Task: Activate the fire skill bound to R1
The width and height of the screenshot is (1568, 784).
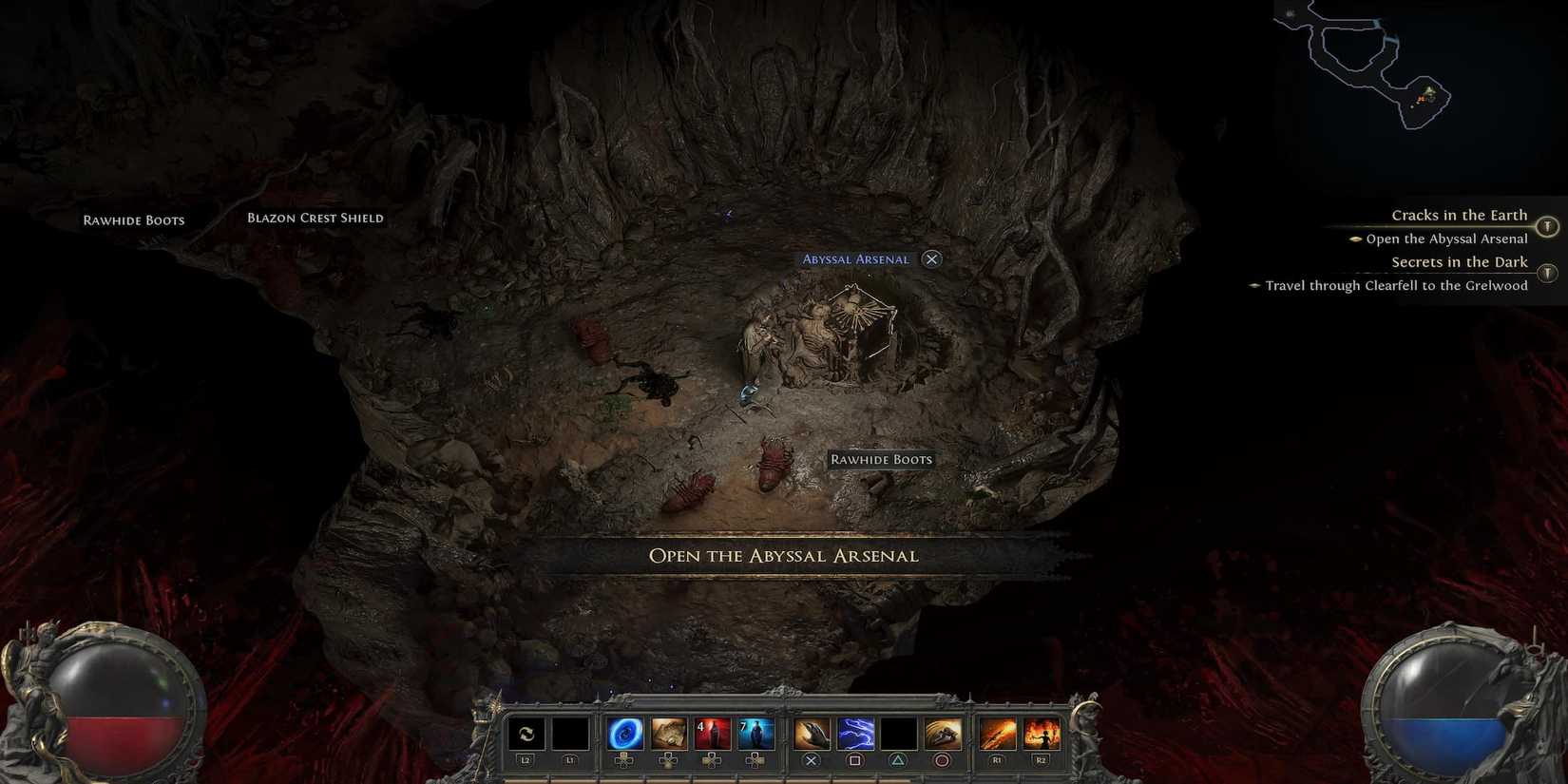Action: pos(999,732)
